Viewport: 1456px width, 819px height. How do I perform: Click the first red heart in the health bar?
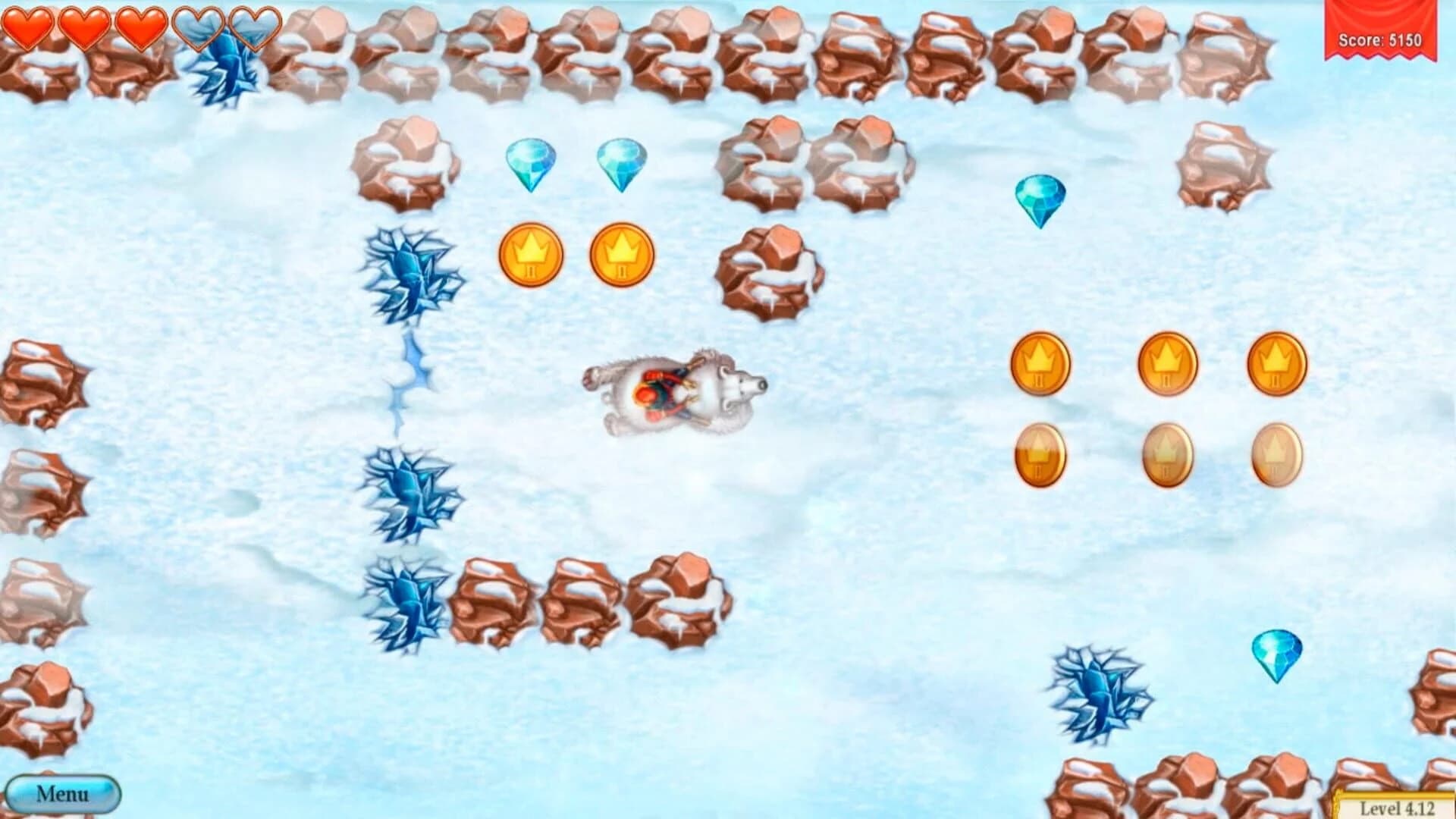coord(30,30)
